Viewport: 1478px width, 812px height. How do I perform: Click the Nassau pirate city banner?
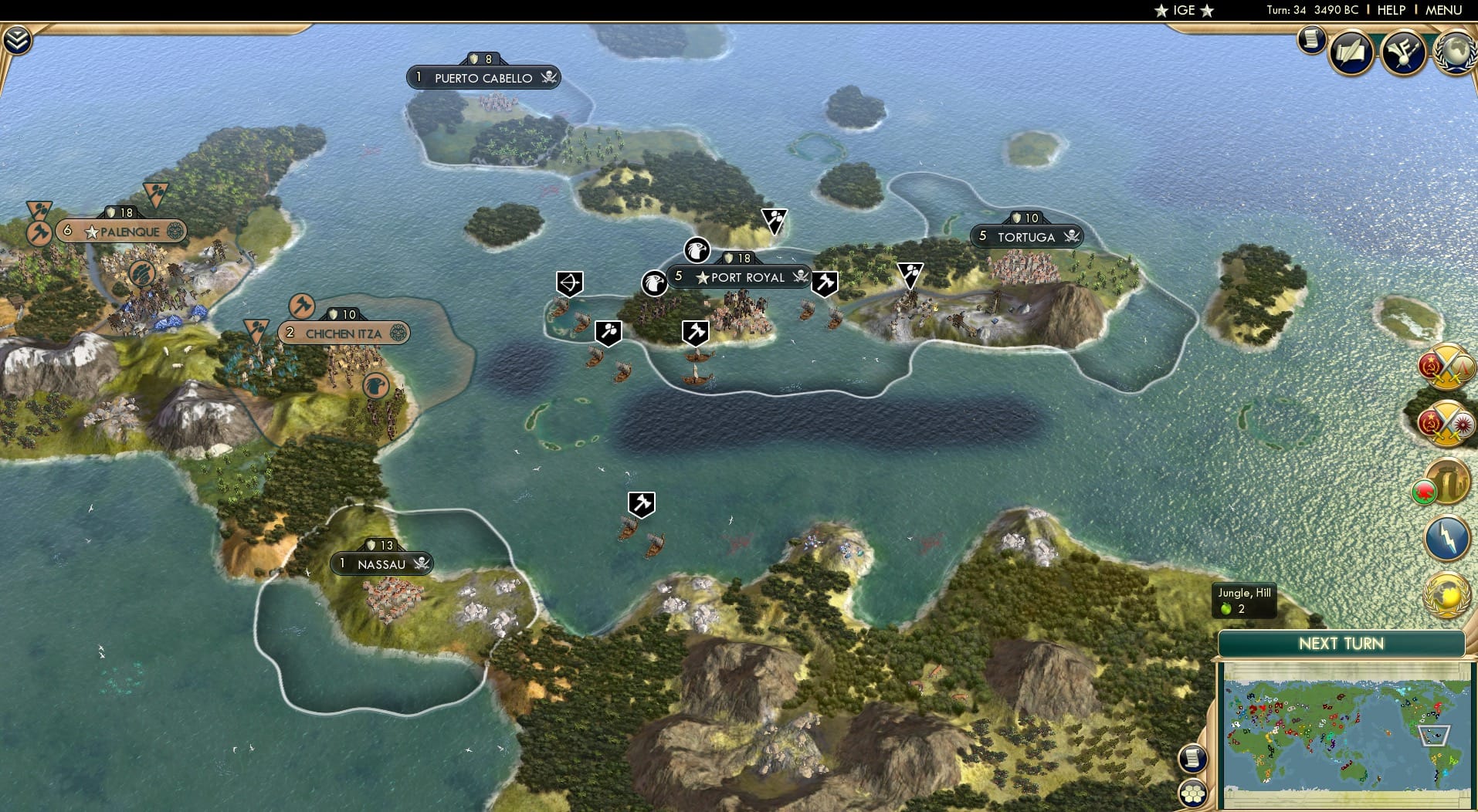[x=381, y=563]
